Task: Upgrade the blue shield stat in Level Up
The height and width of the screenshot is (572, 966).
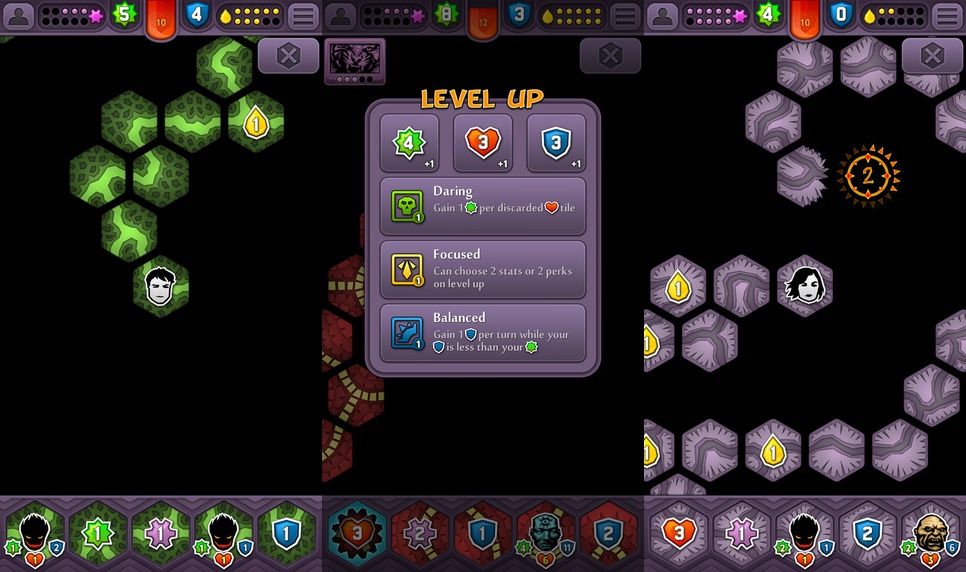Action: 556,143
